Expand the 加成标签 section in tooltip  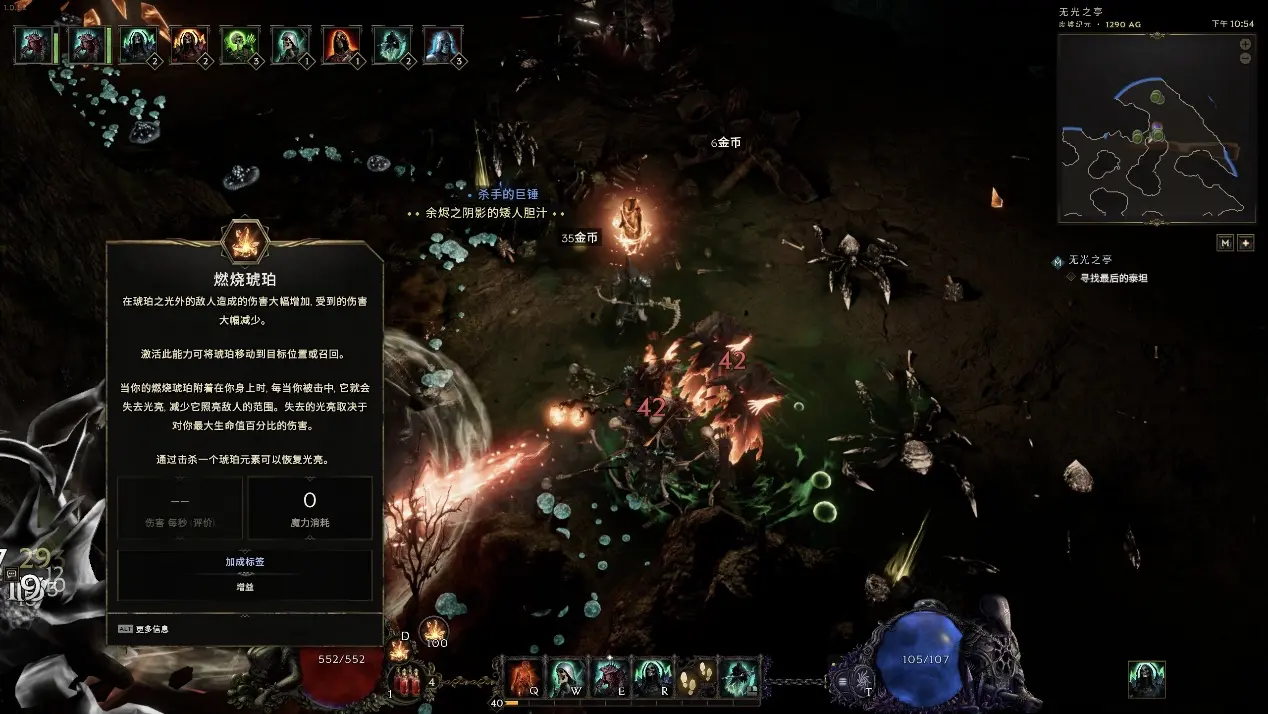click(245, 562)
